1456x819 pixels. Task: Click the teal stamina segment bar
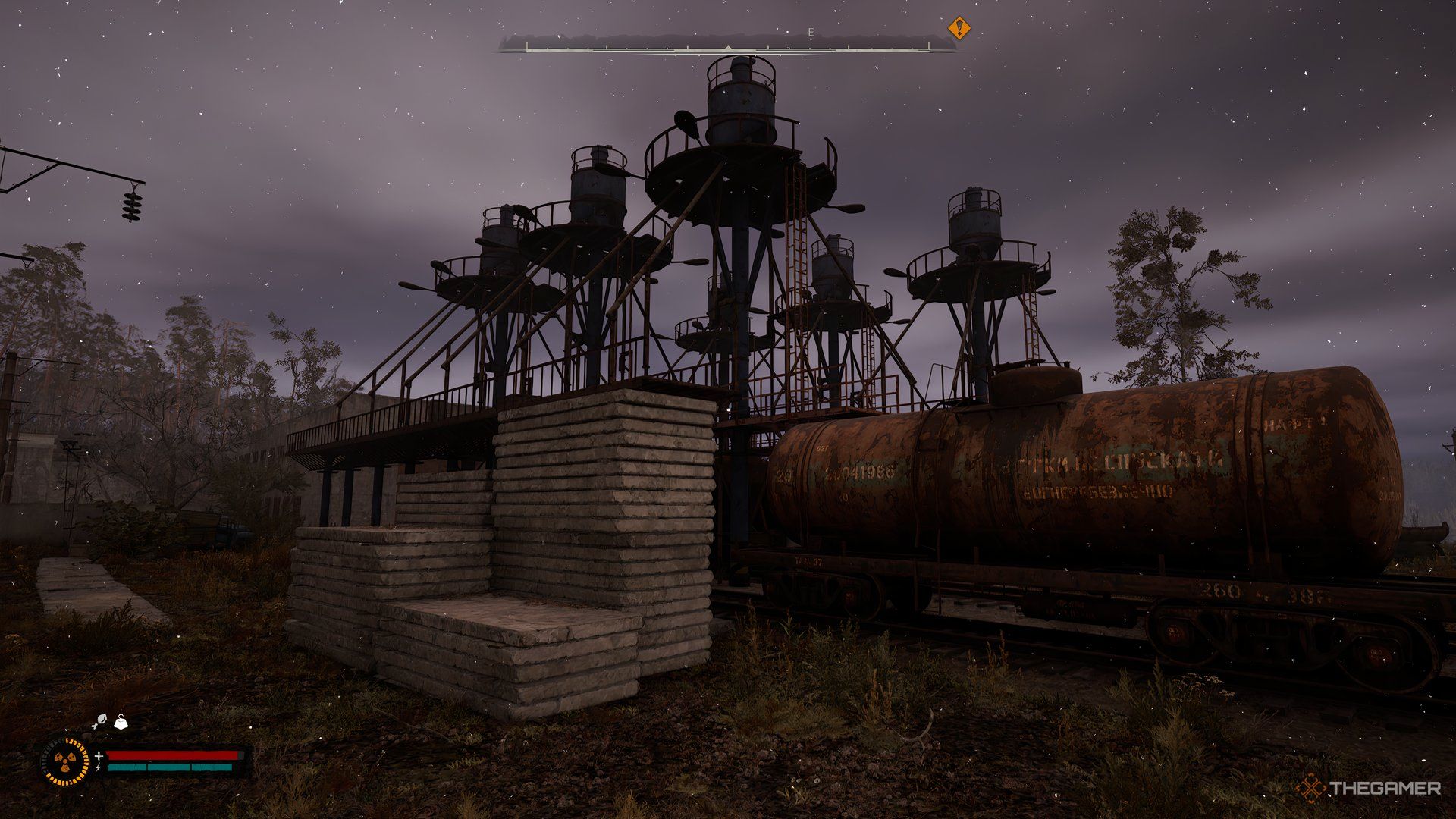click(171, 767)
